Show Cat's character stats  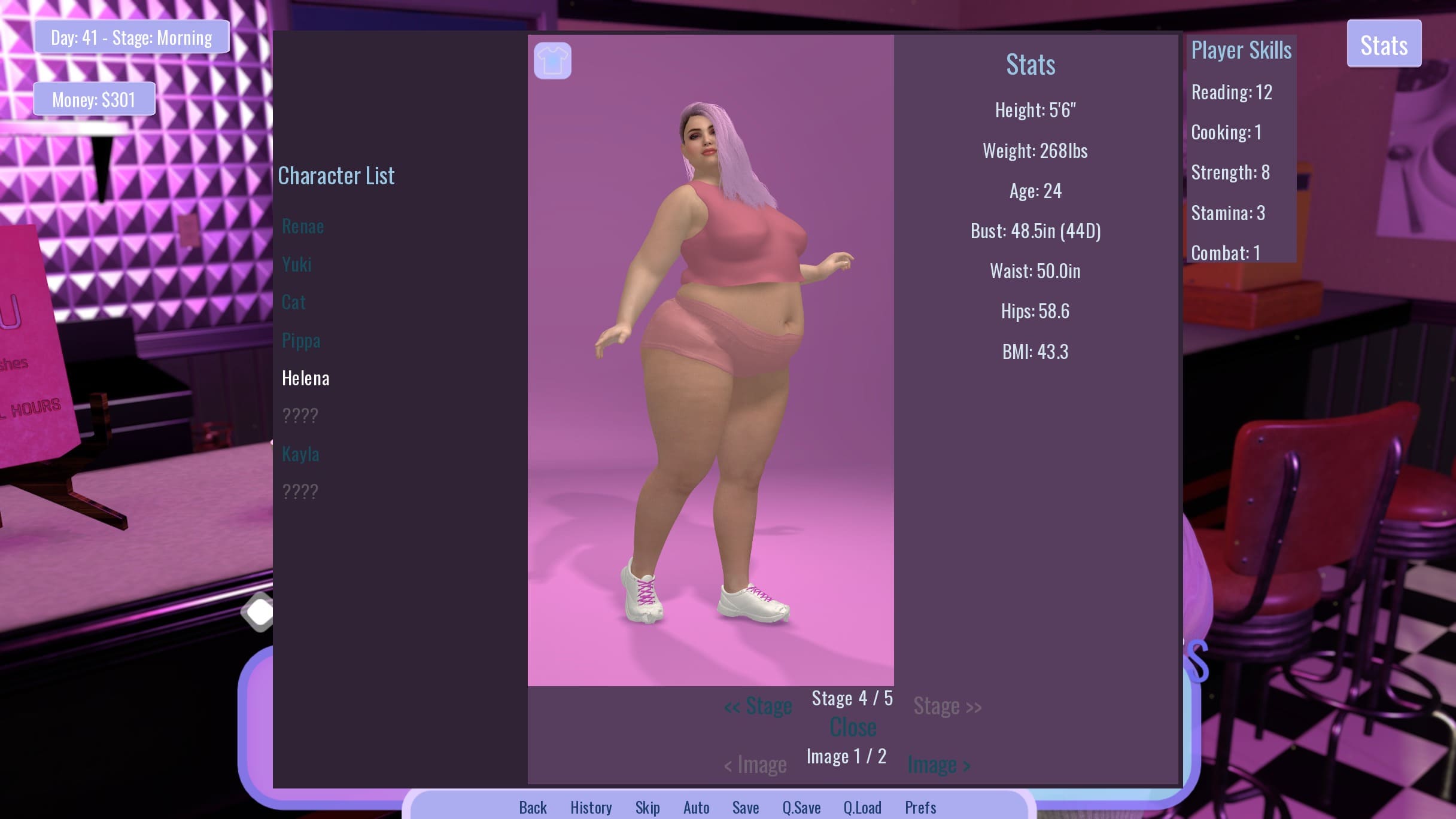(293, 302)
